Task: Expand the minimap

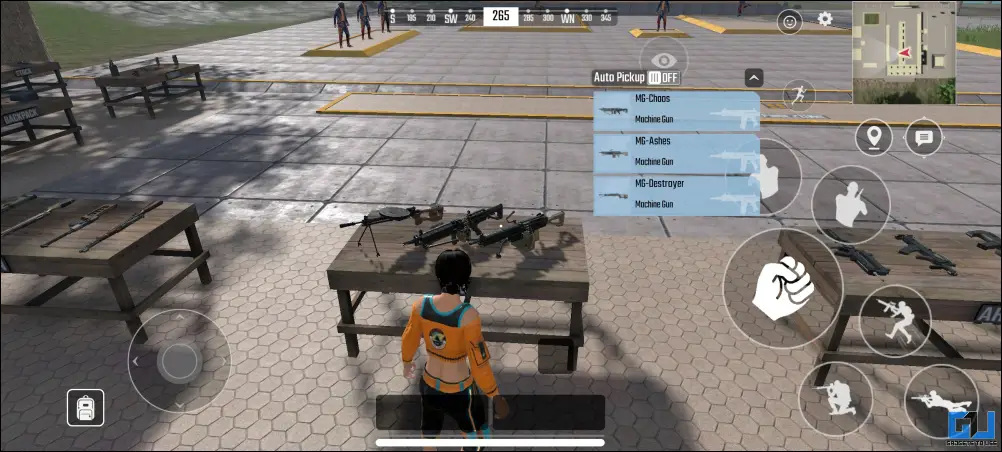Action: (903, 52)
